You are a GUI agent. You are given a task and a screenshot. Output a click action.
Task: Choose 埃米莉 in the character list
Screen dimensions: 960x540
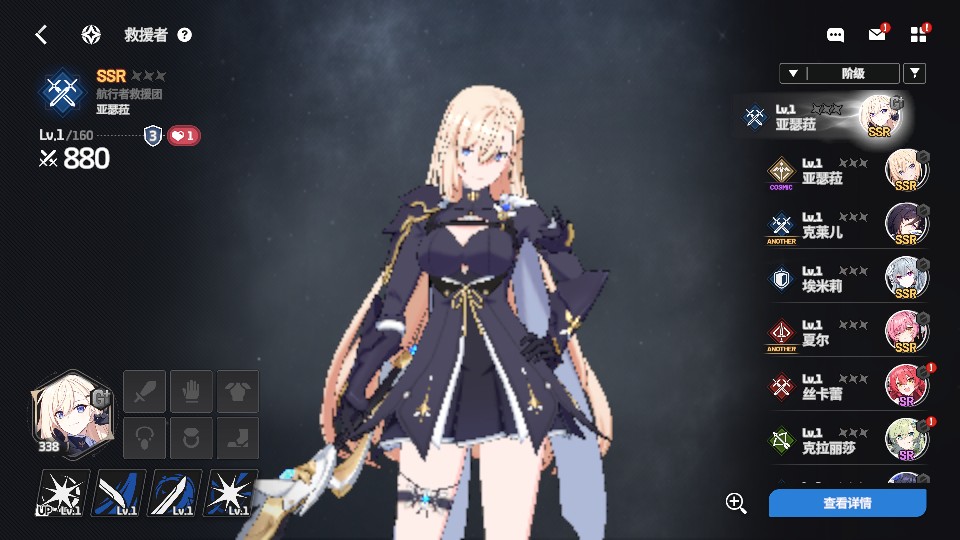click(846, 279)
